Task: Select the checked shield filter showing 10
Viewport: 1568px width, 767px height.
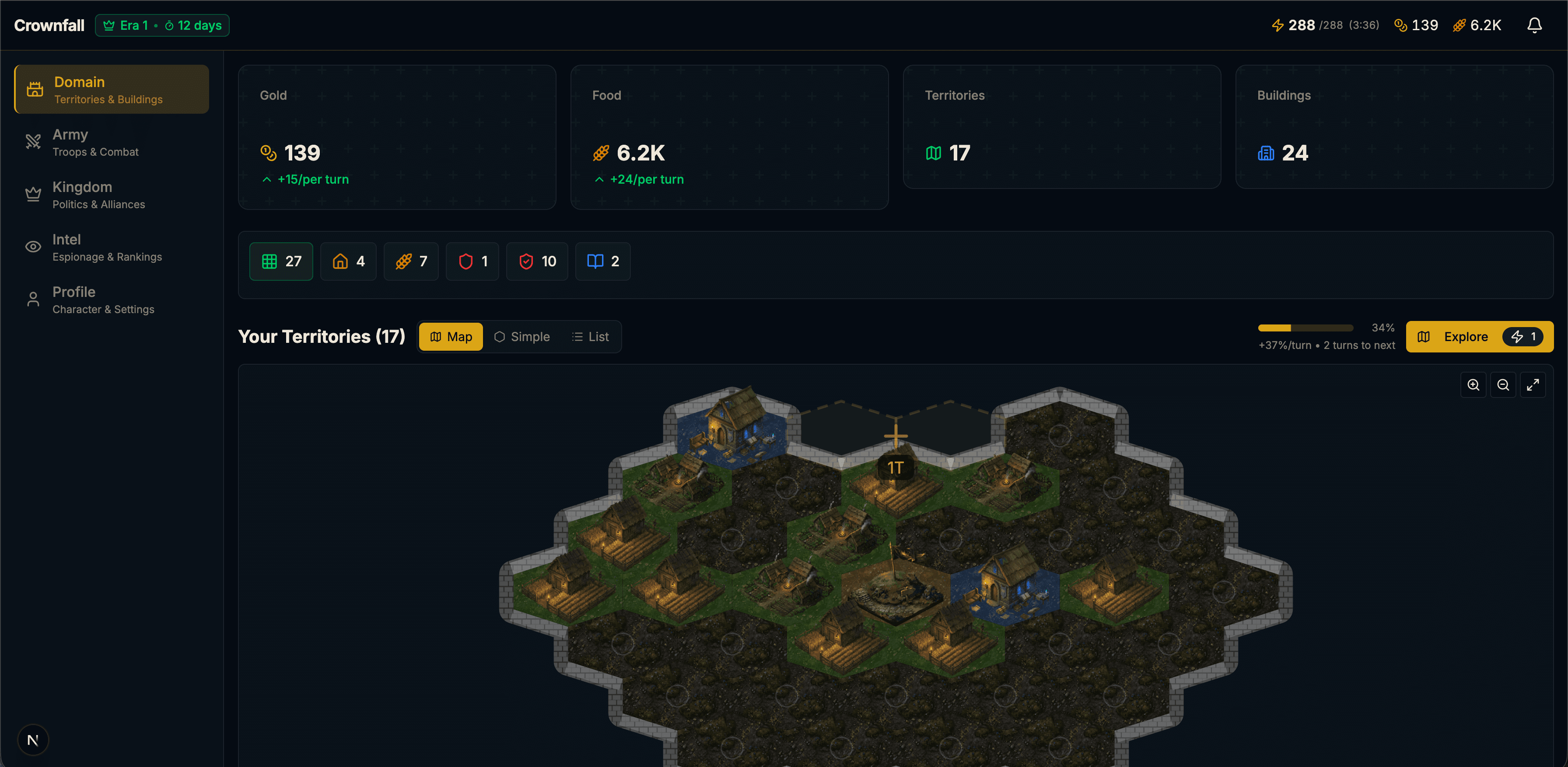Action: (536, 261)
